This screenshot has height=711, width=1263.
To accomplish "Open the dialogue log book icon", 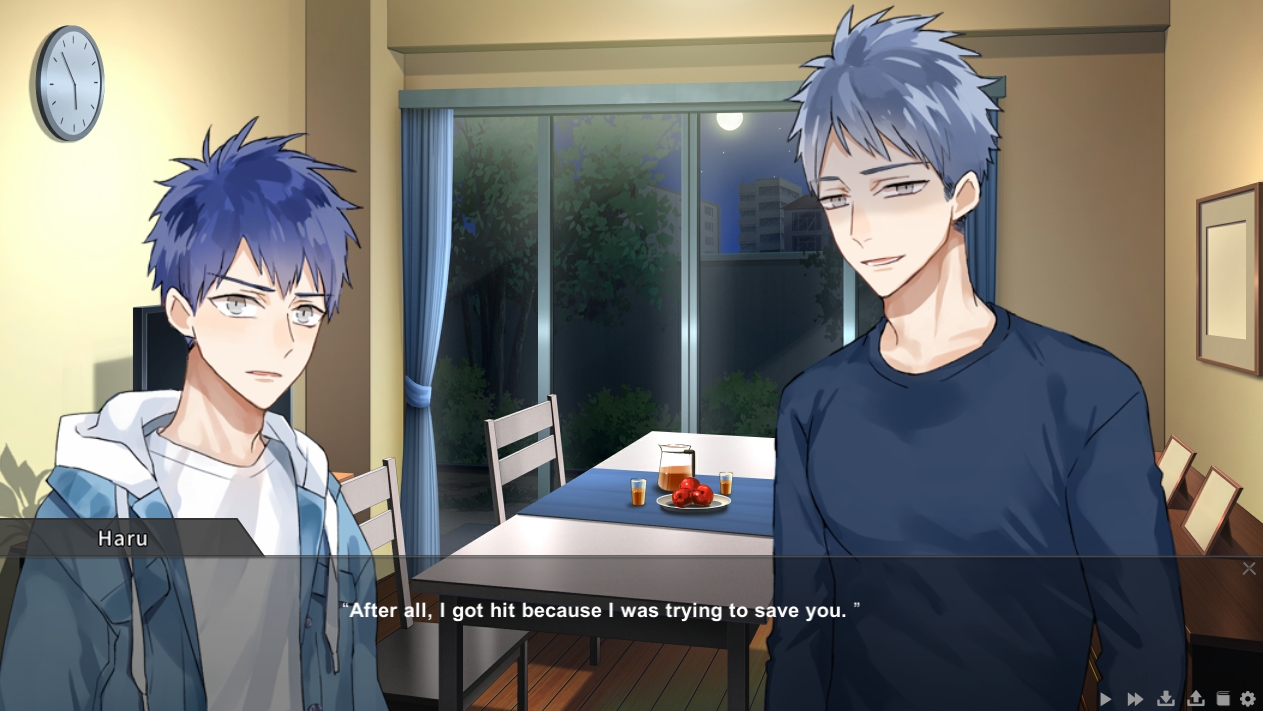I will tap(1222, 699).
